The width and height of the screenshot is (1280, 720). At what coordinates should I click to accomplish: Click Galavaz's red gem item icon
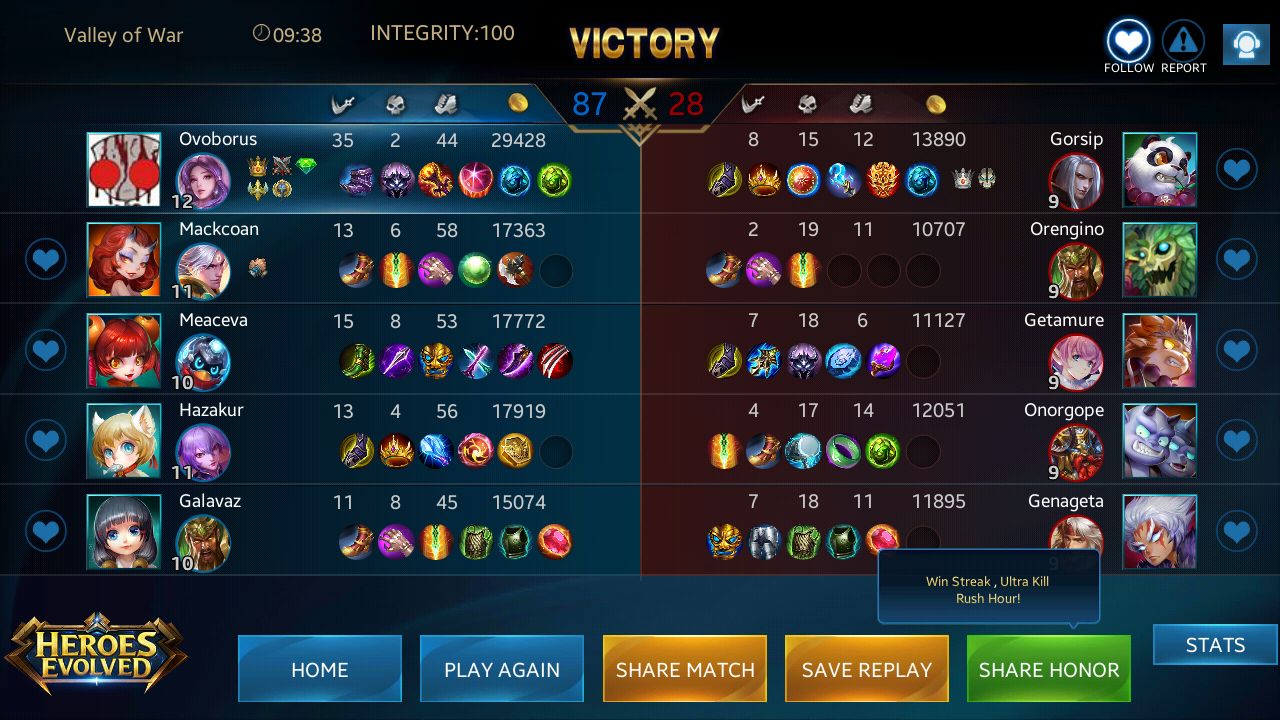(x=556, y=541)
